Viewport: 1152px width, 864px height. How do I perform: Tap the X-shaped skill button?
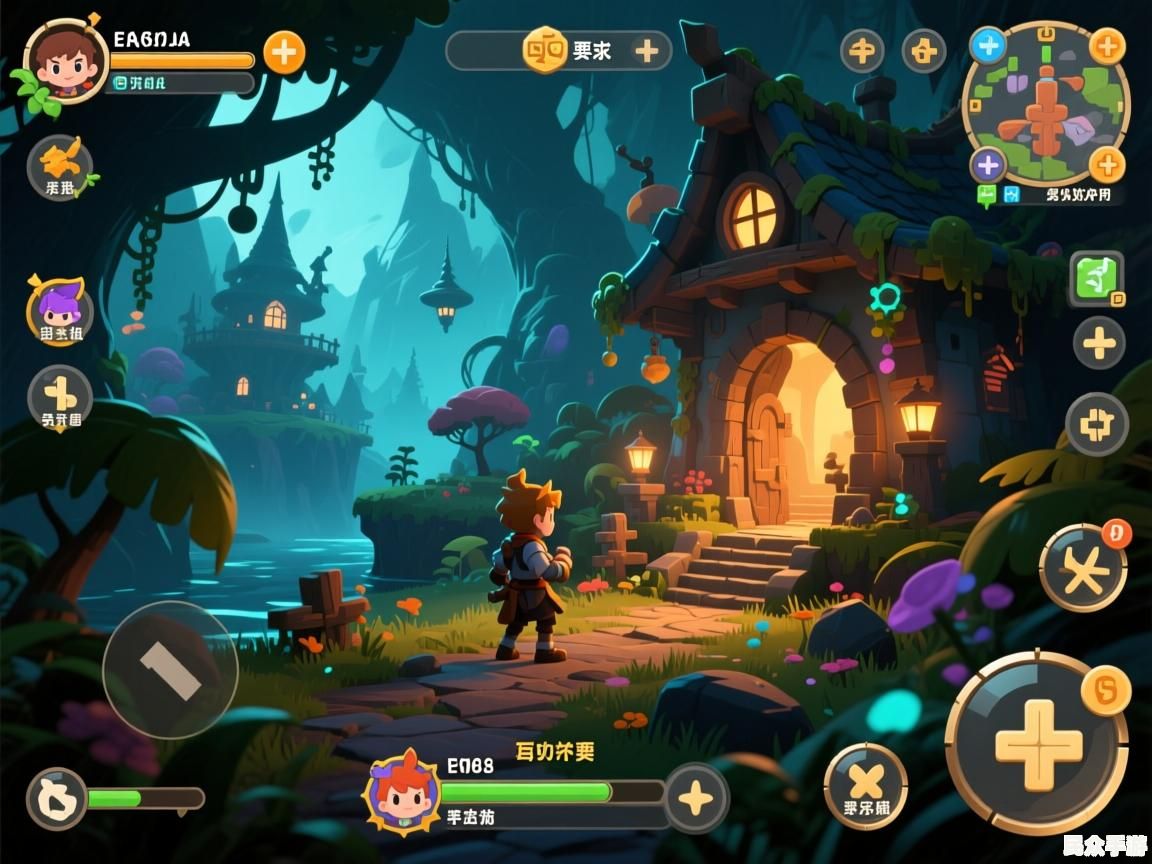[x=865, y=785]
